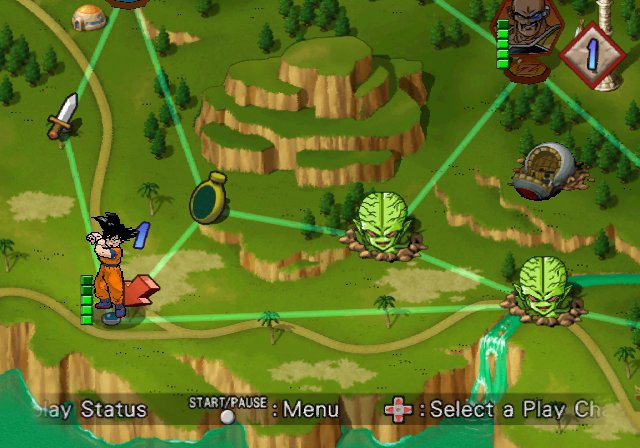
Task: Select the sword marker on the map
Action: pyautogui.click(x=62, y=115)
